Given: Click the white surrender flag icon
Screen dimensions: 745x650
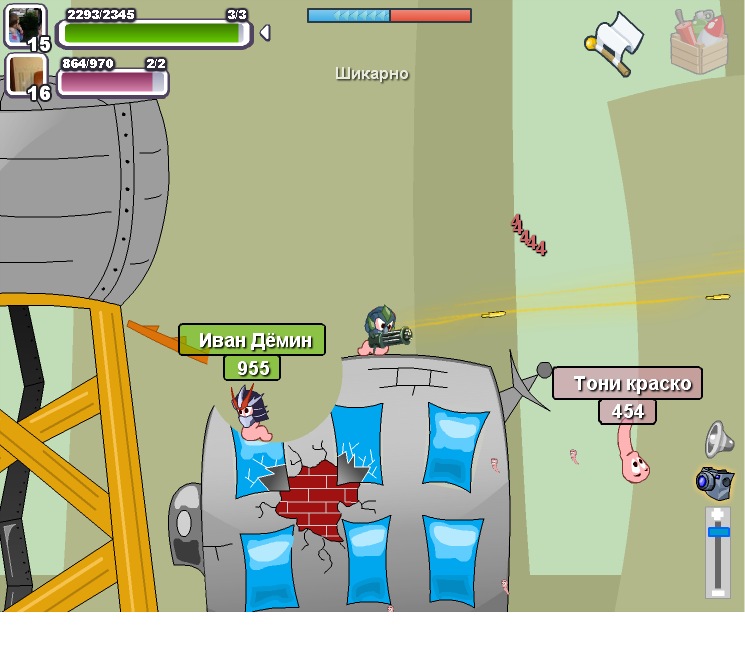Looking at the screenshot, I should [615, 41].
